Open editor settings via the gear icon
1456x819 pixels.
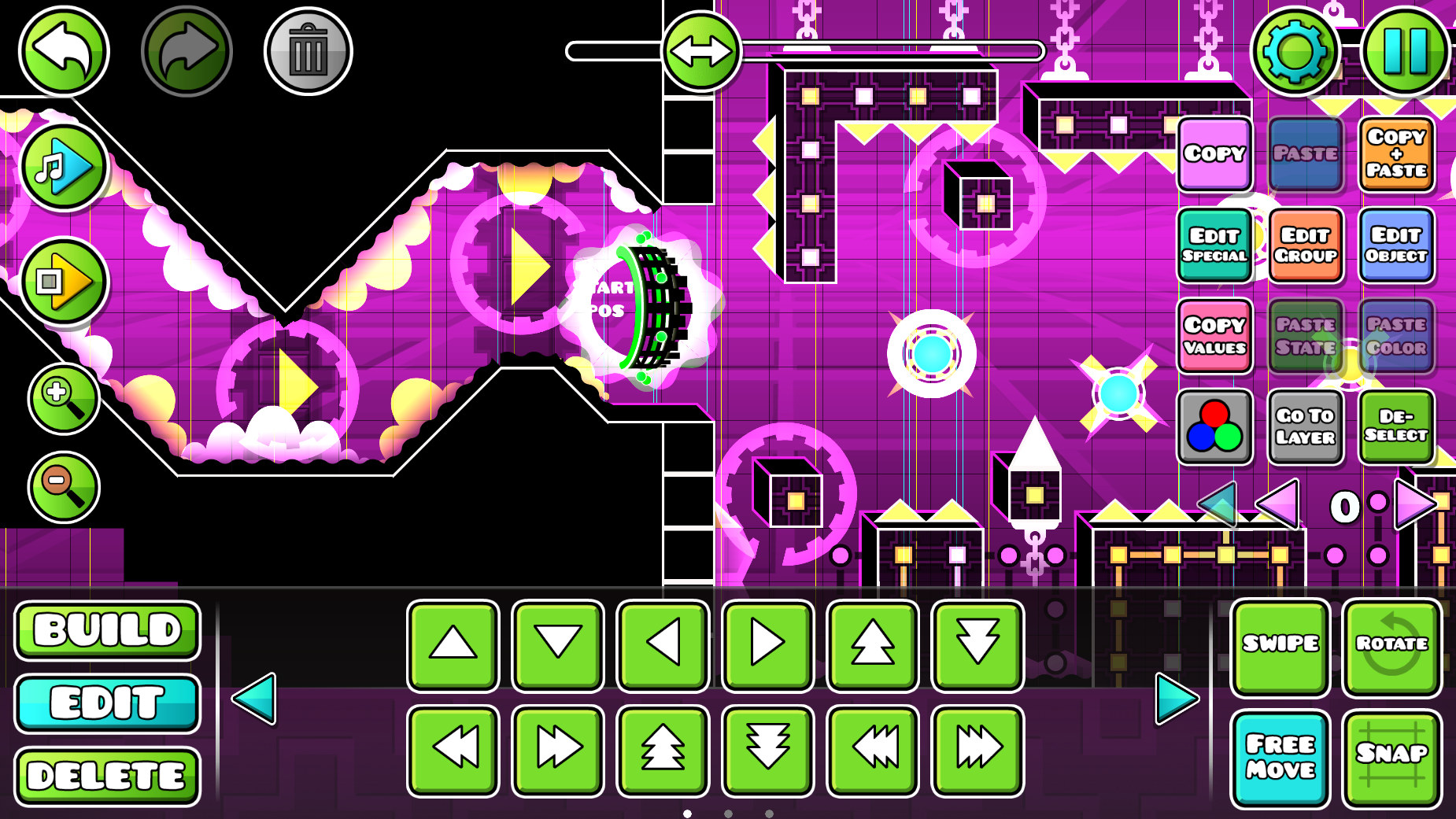(x=1295, y=51)
